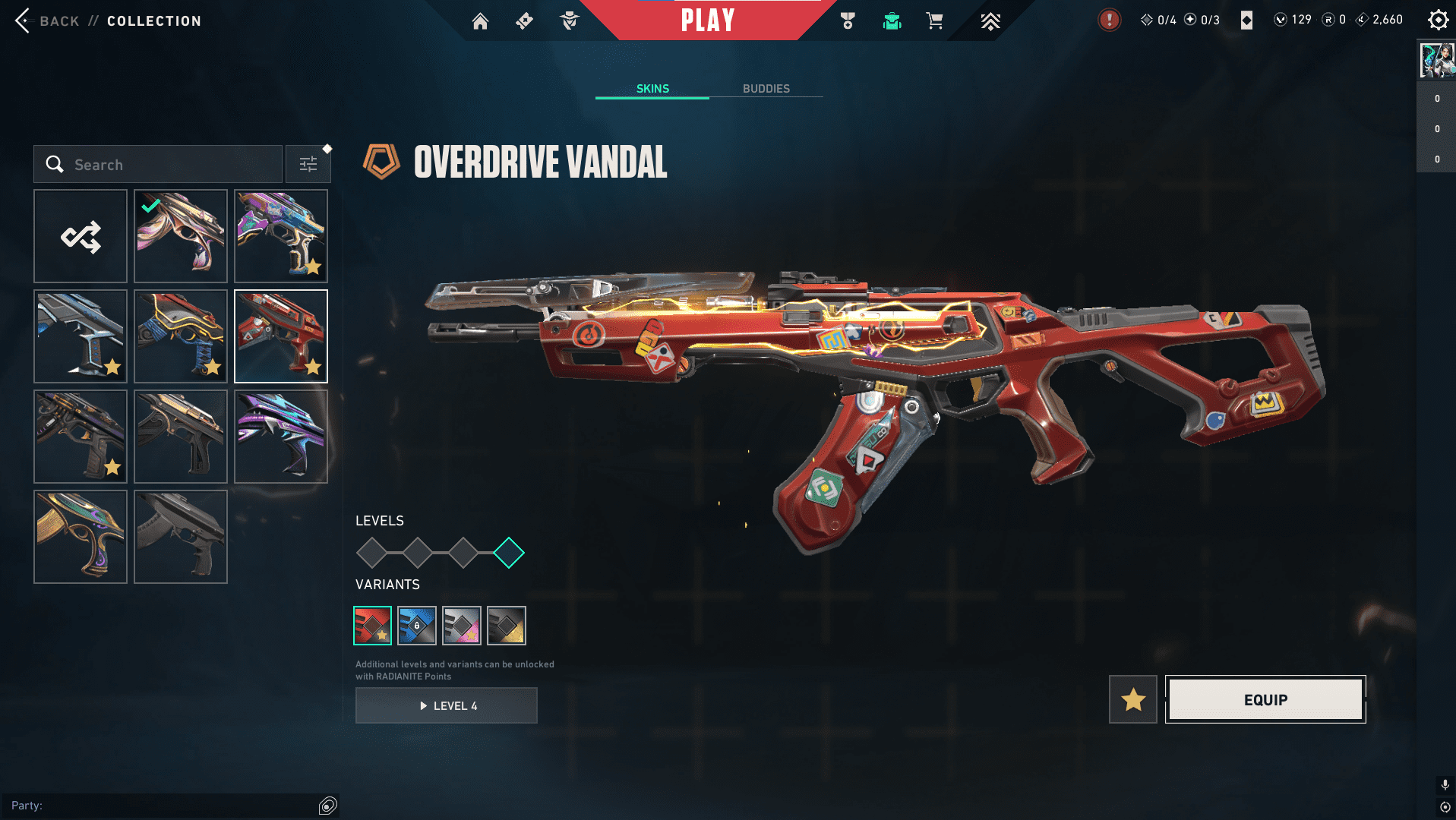Open the store shopping cart icon

[934, 20]
